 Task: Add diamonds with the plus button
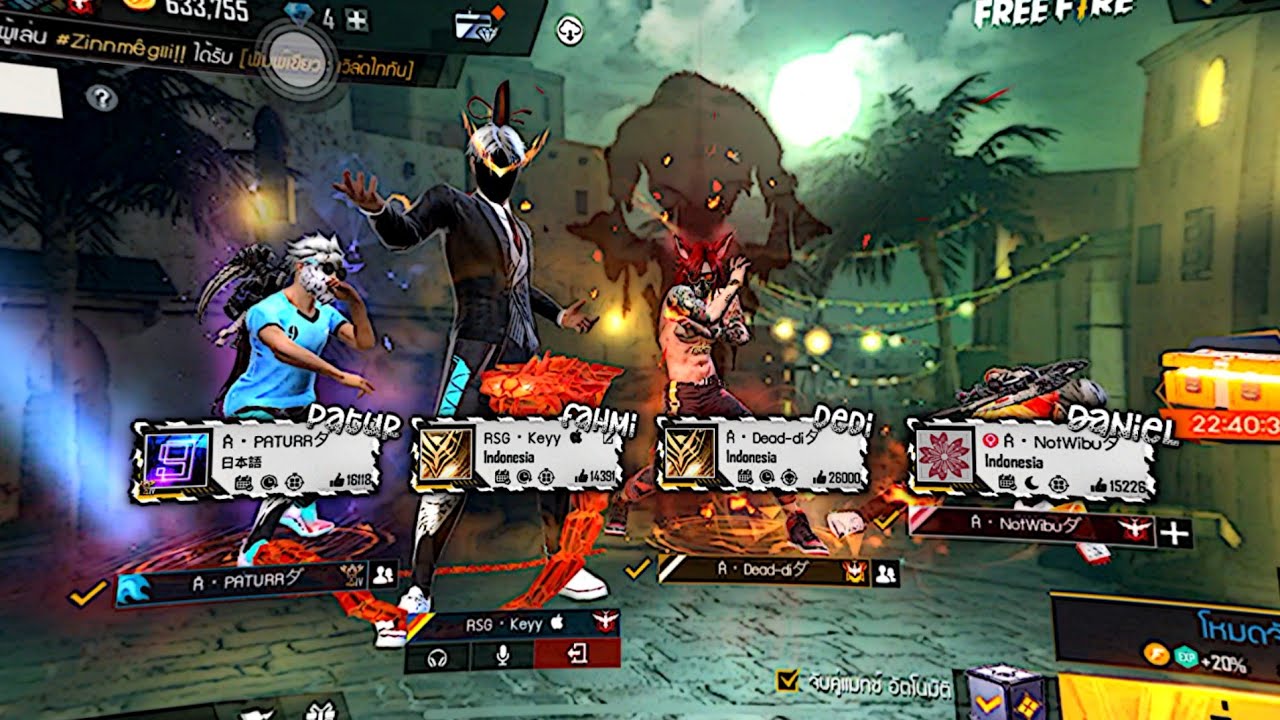click(356, 19)
